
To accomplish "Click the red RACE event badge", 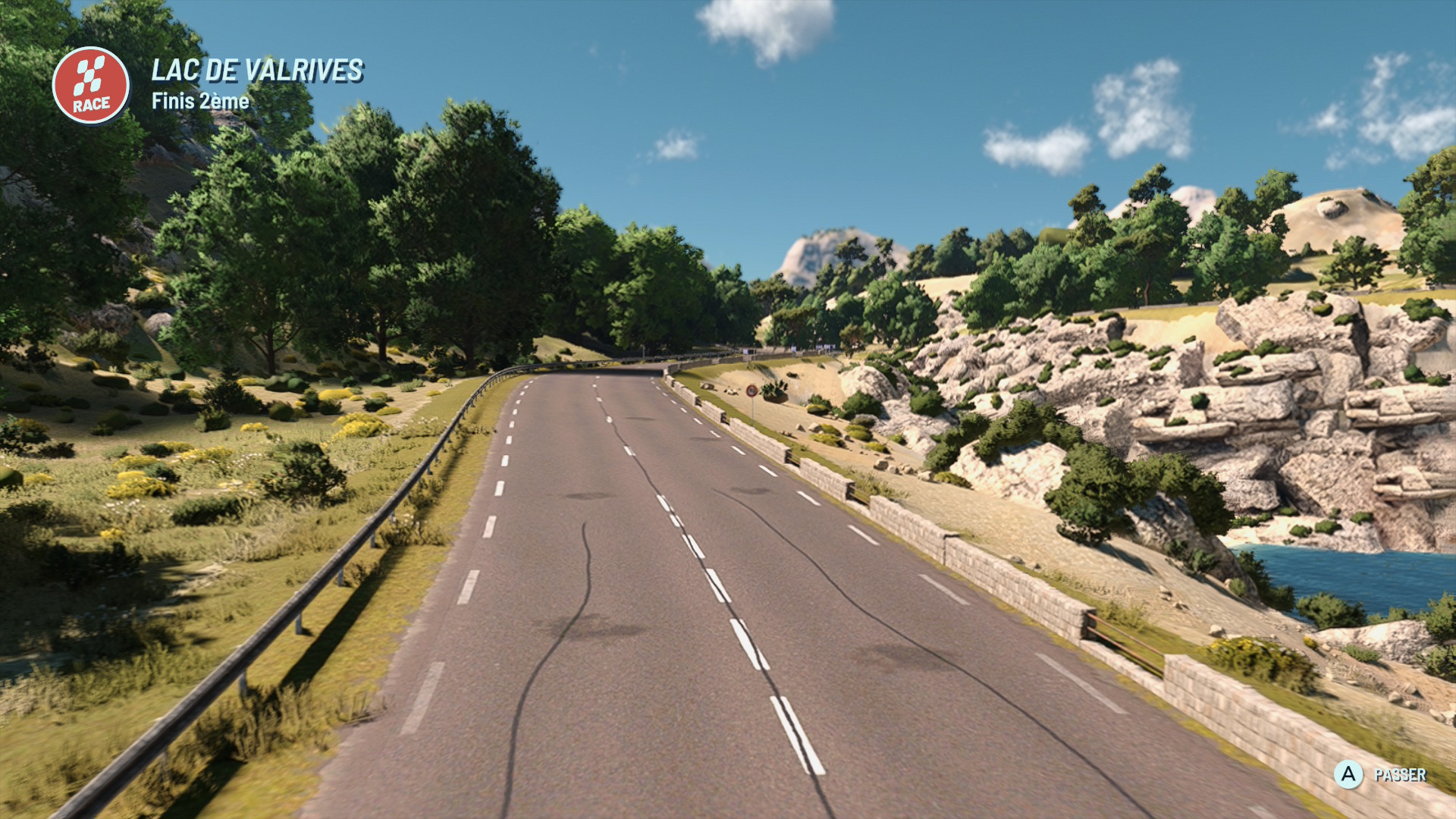I will [x=91, y=86].
